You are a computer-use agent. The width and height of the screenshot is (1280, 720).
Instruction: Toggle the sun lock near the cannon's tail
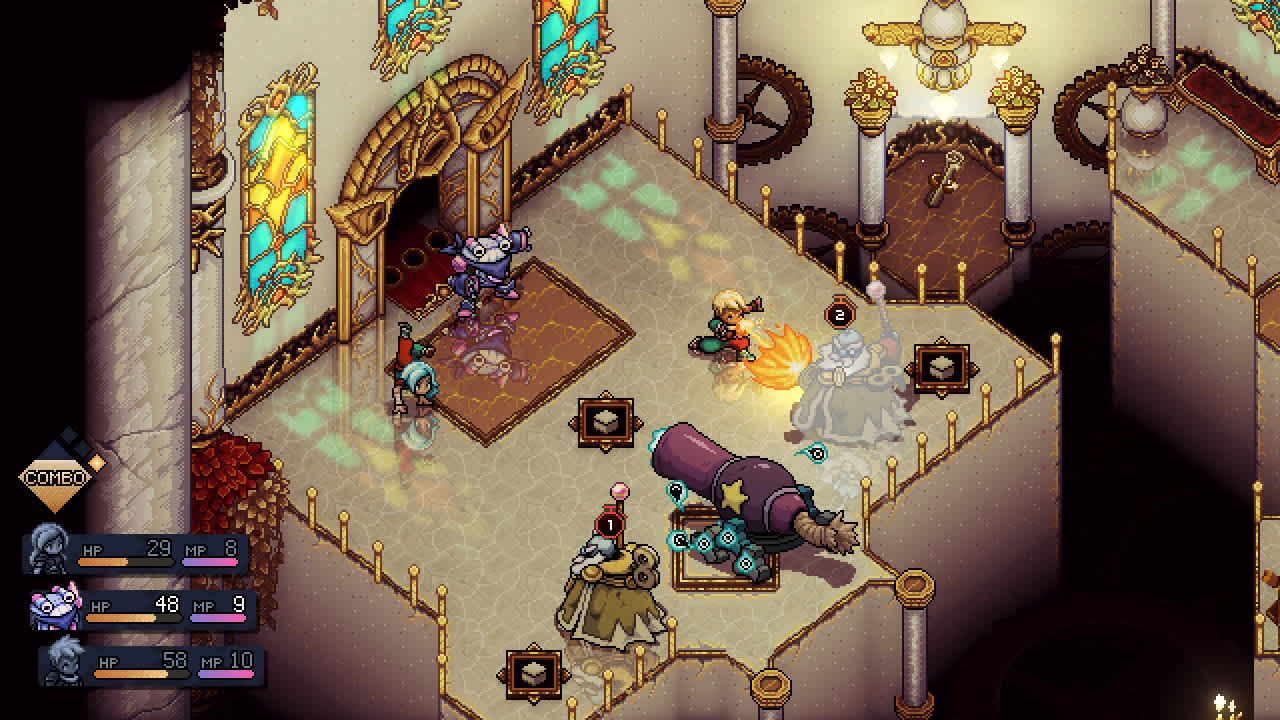click(745, 563)
